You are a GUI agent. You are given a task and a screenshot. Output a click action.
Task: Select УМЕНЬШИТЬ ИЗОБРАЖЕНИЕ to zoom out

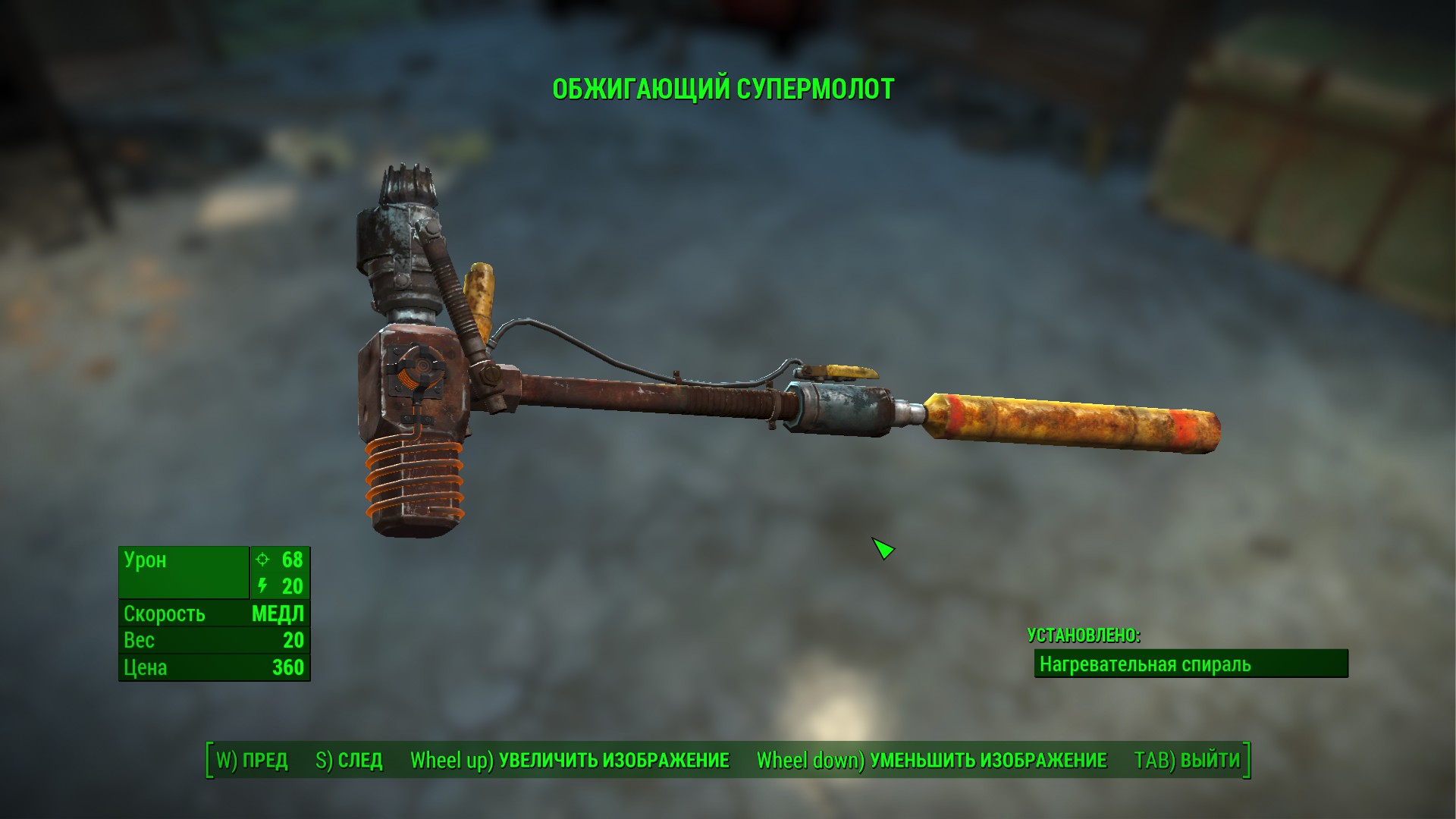pyautogui.click(x=932, y=761)
